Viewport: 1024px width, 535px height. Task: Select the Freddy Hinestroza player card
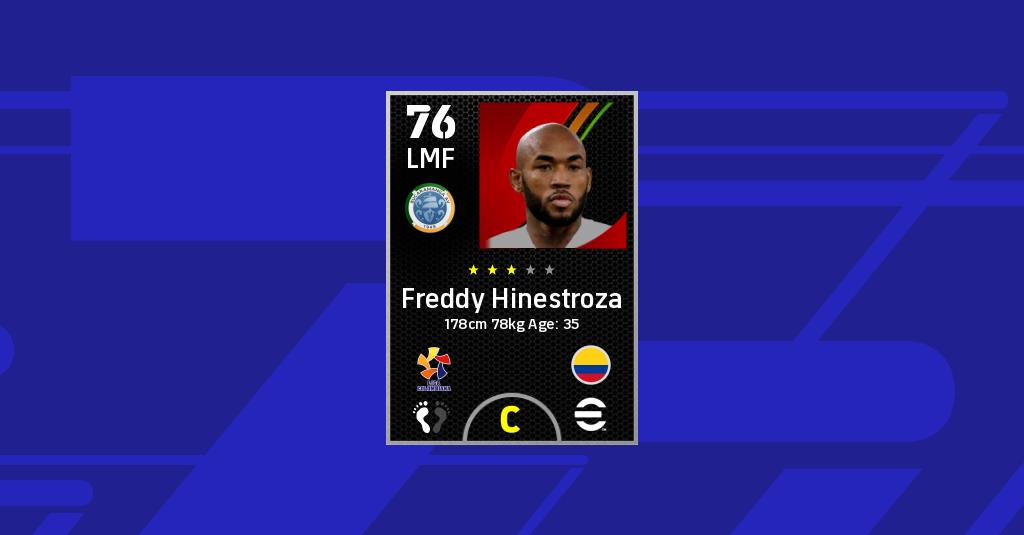tap(511, 268)
